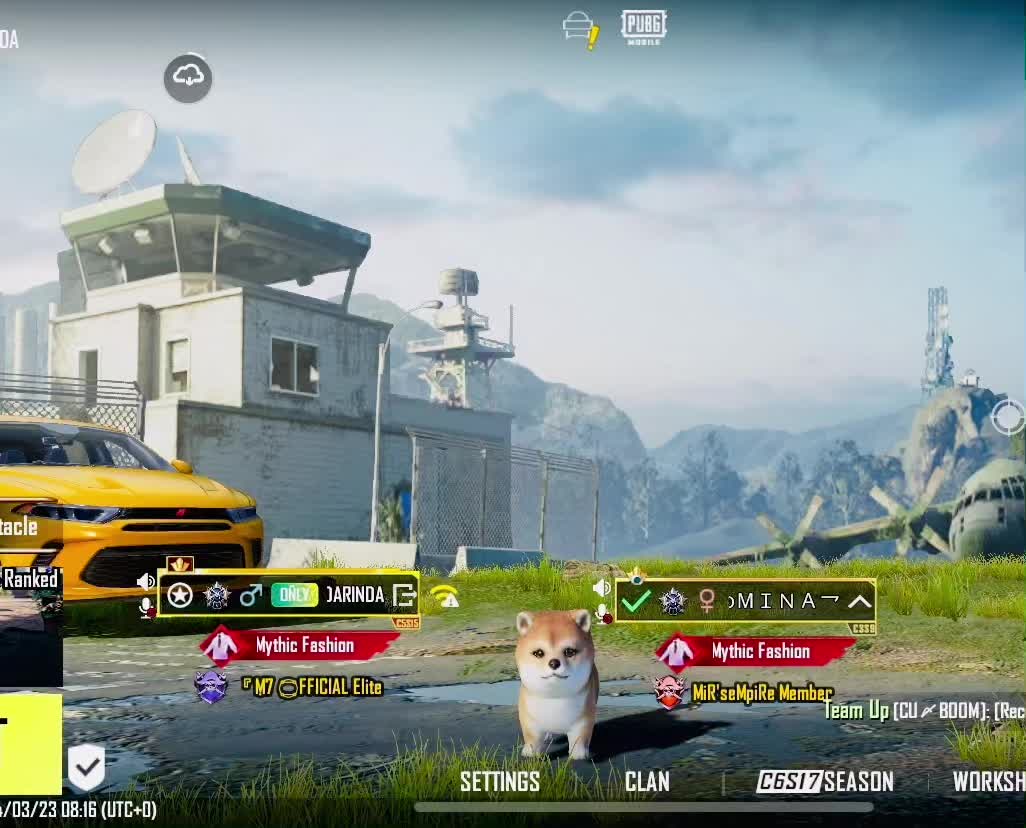The width and height of the screenshot is (1026, 828).
Task: Open the Clan page
Action: [647, 782]
